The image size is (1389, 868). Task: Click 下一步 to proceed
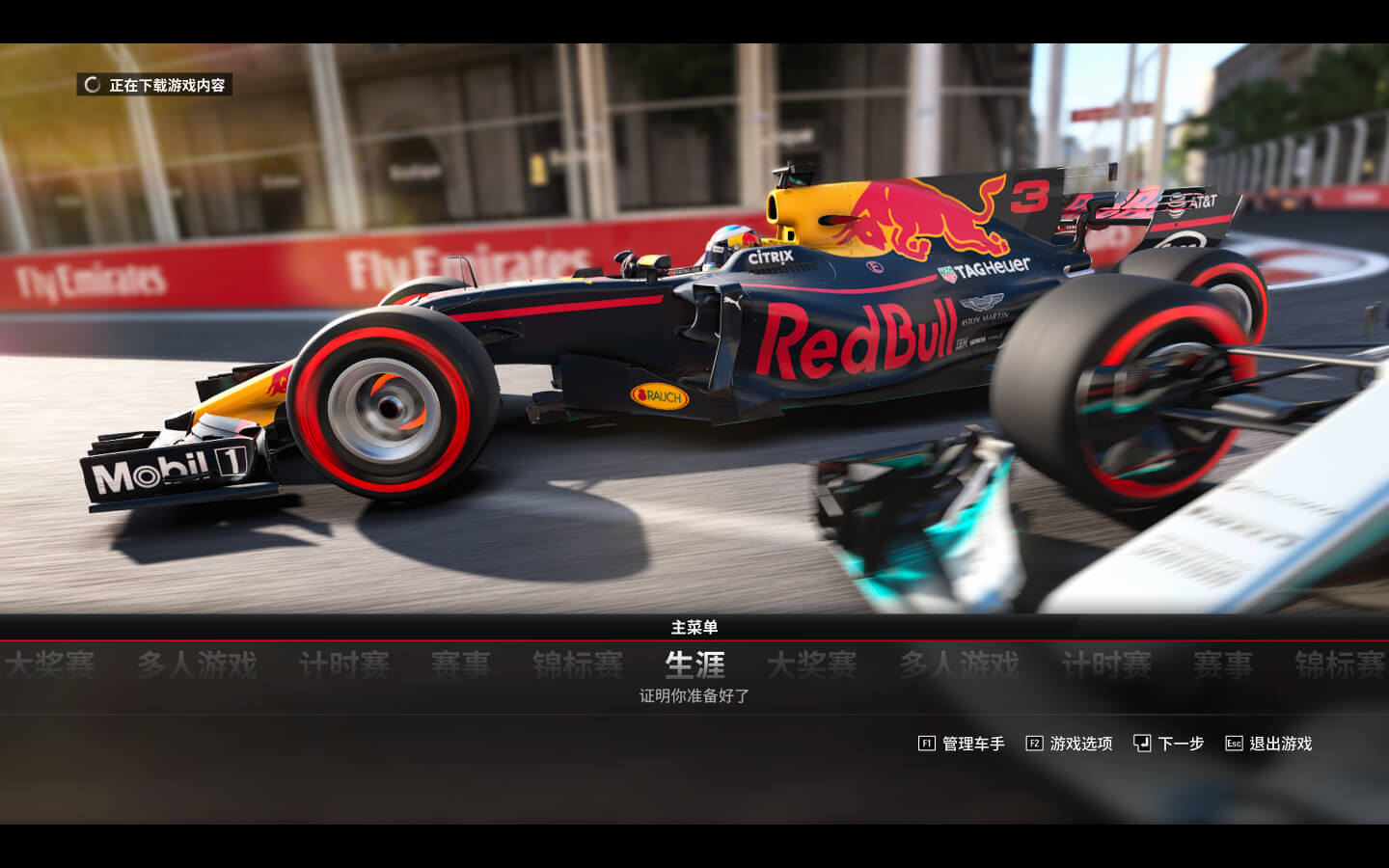(1169, 744)
